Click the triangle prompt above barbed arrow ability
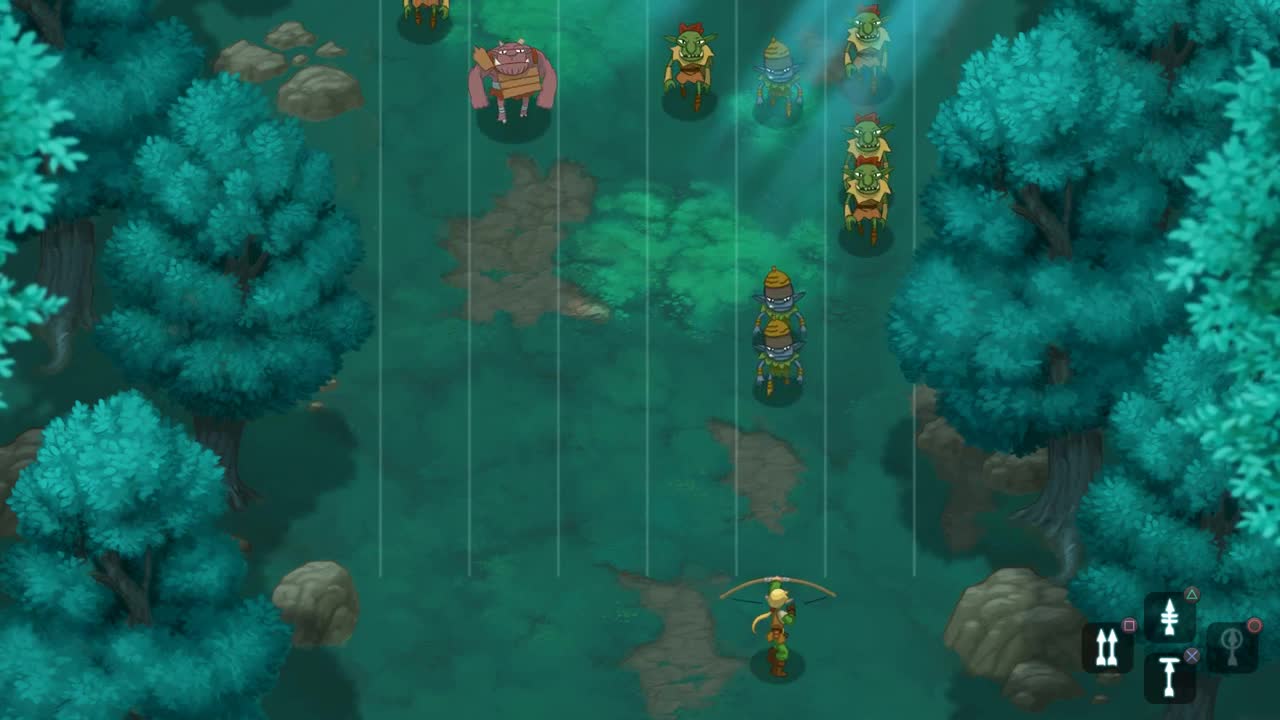The width and height of the screenshot is (1280, 720). (1191, 594)
